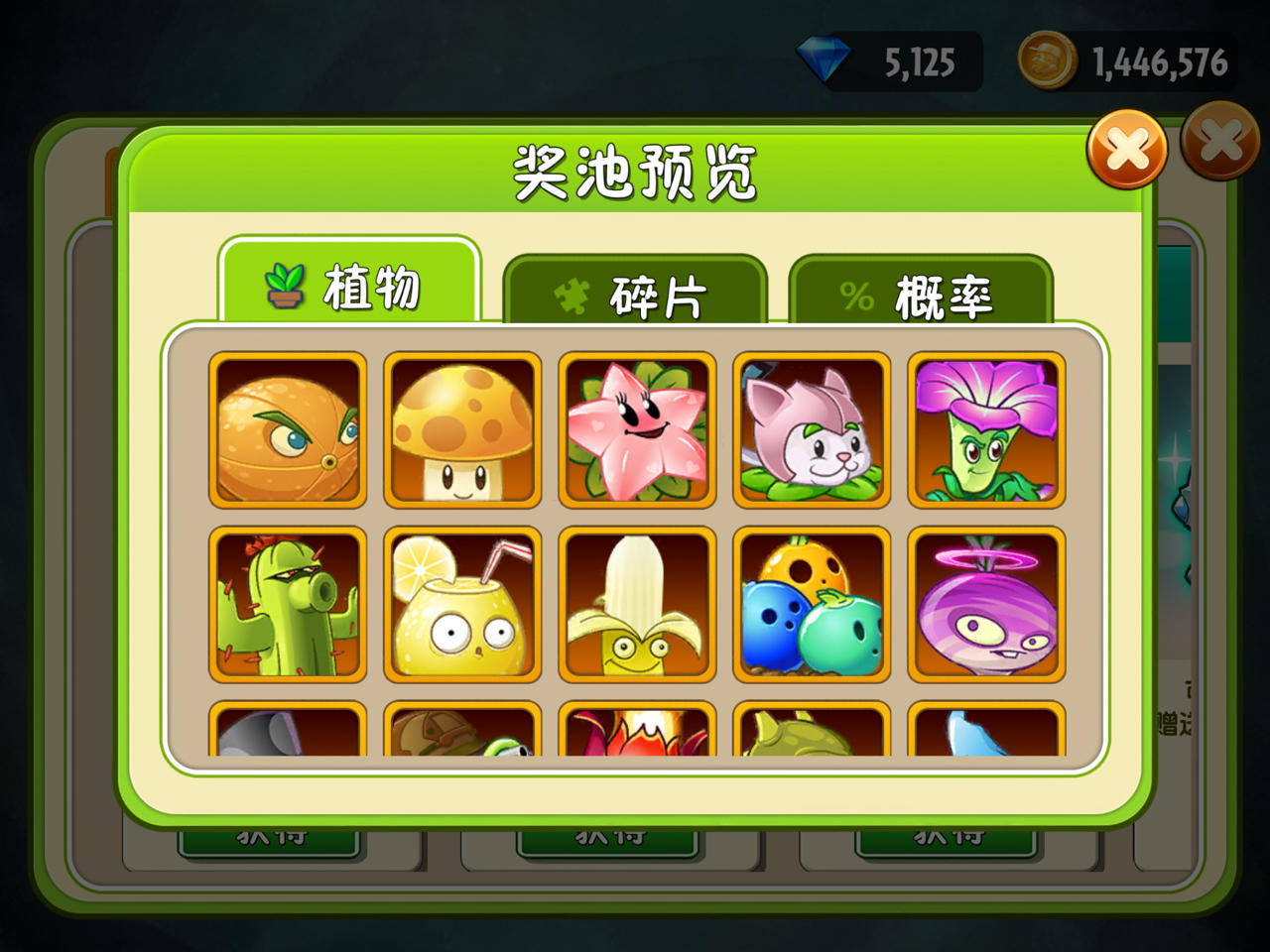Select the lemonade drink plant icon
This screenshot has width=1270, height=952.
pyautogui.click(x=461, y=604)
